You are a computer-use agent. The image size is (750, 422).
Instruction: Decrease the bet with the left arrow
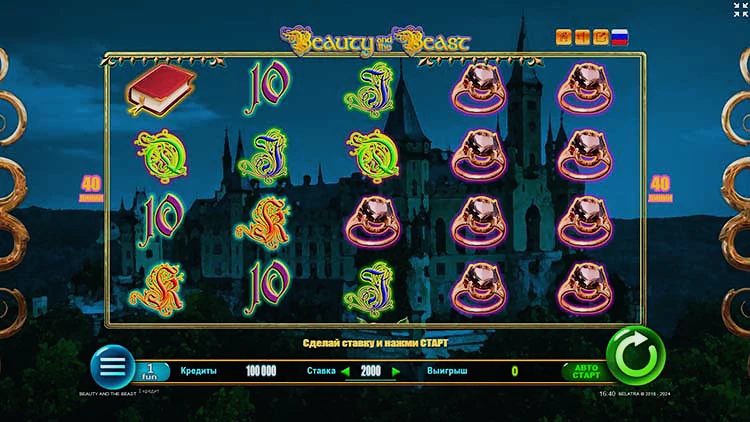click(347, 371)
